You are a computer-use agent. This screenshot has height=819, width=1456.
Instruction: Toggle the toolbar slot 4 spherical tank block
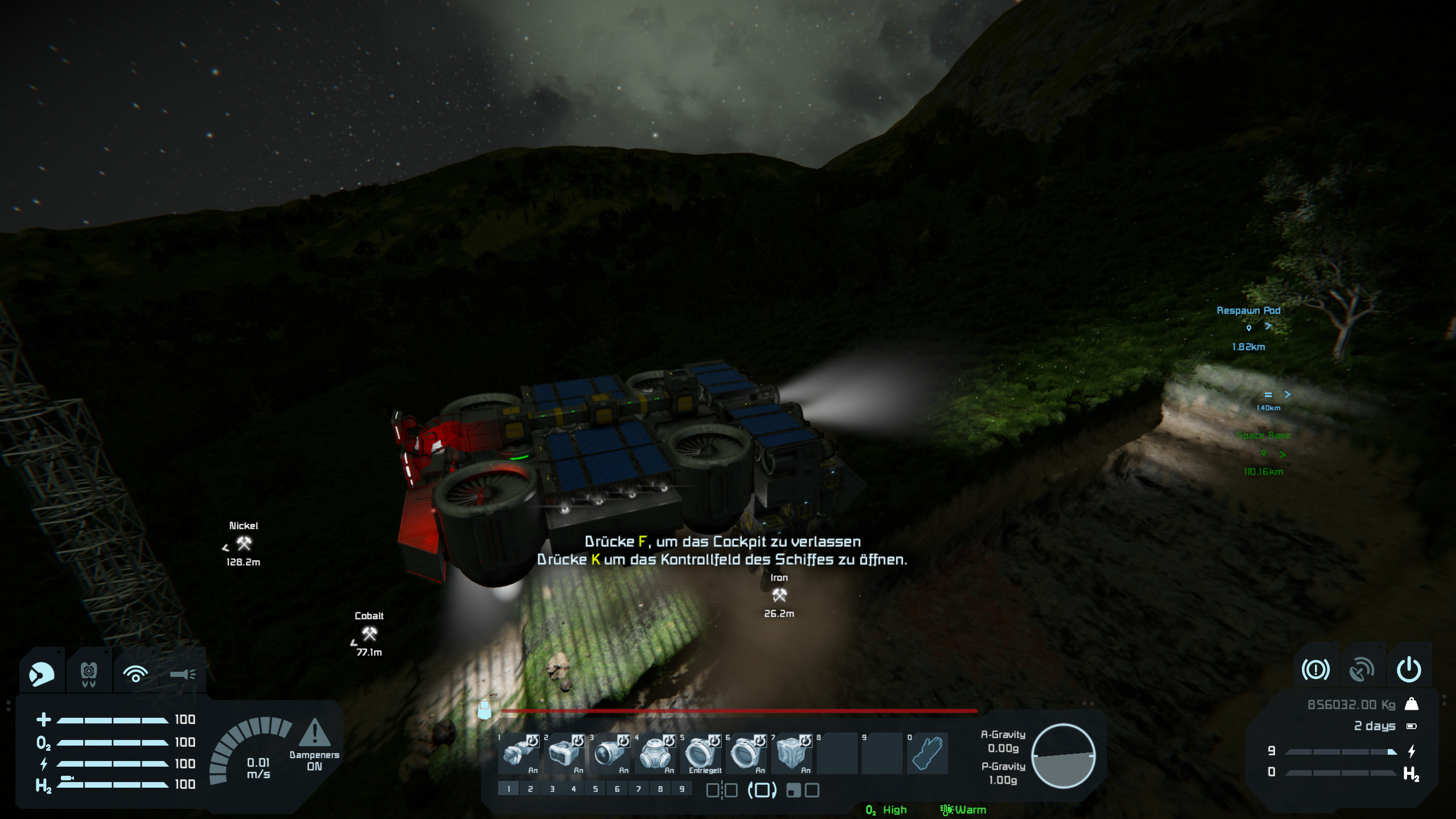pos(655,753)
